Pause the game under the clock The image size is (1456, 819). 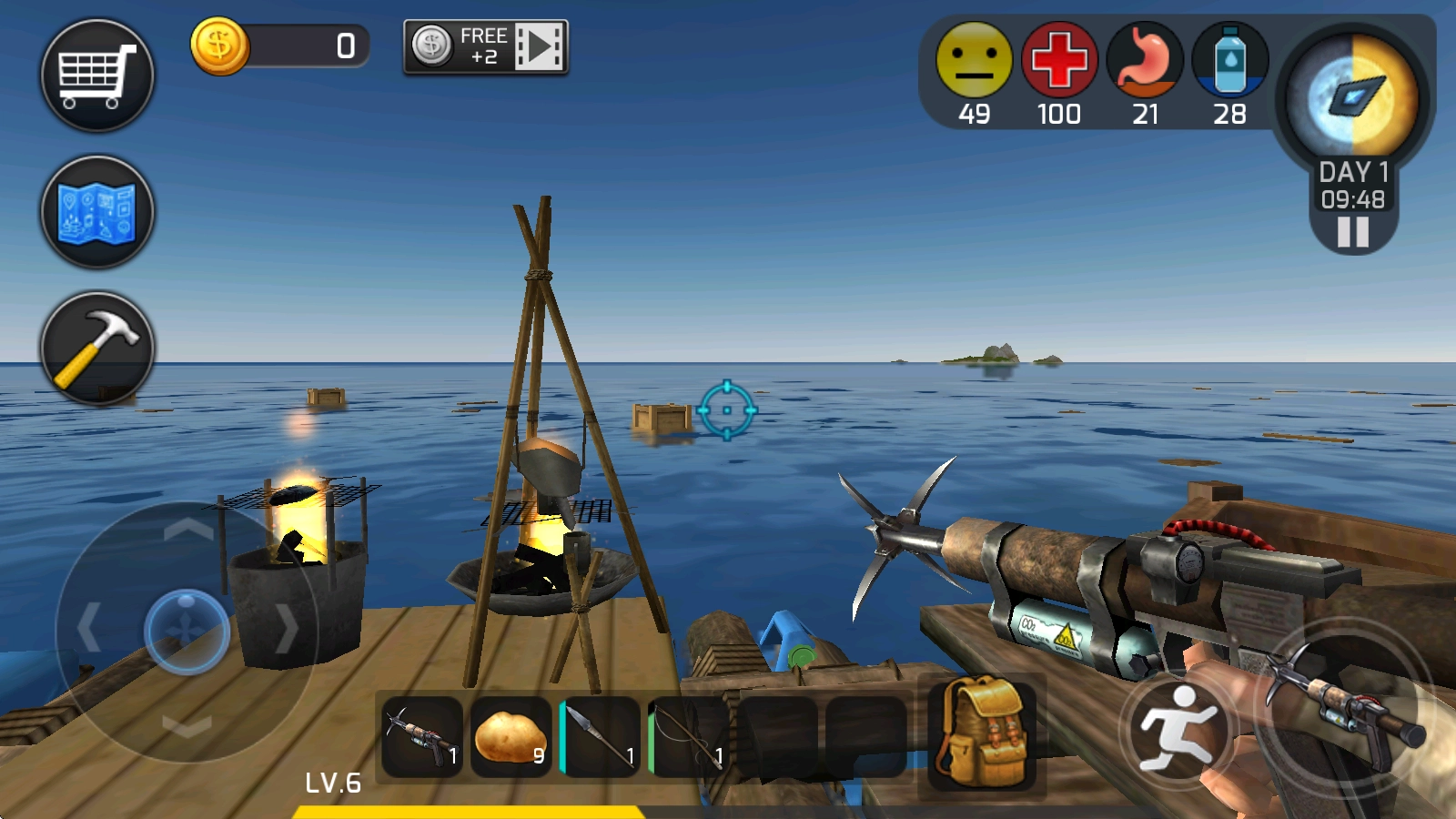click(x=1353, y=232)
